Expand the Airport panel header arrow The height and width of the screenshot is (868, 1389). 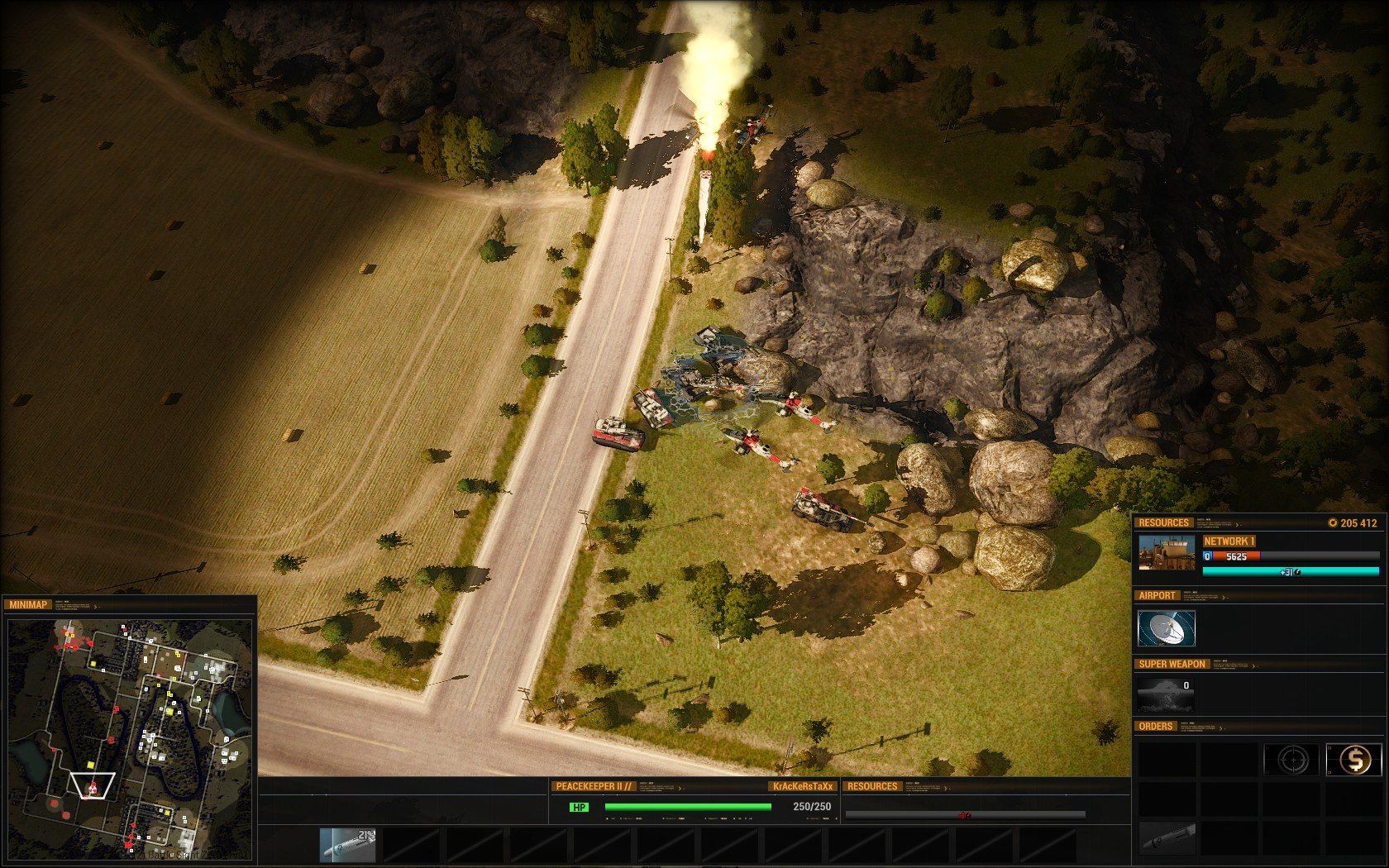pos(1223,597)
